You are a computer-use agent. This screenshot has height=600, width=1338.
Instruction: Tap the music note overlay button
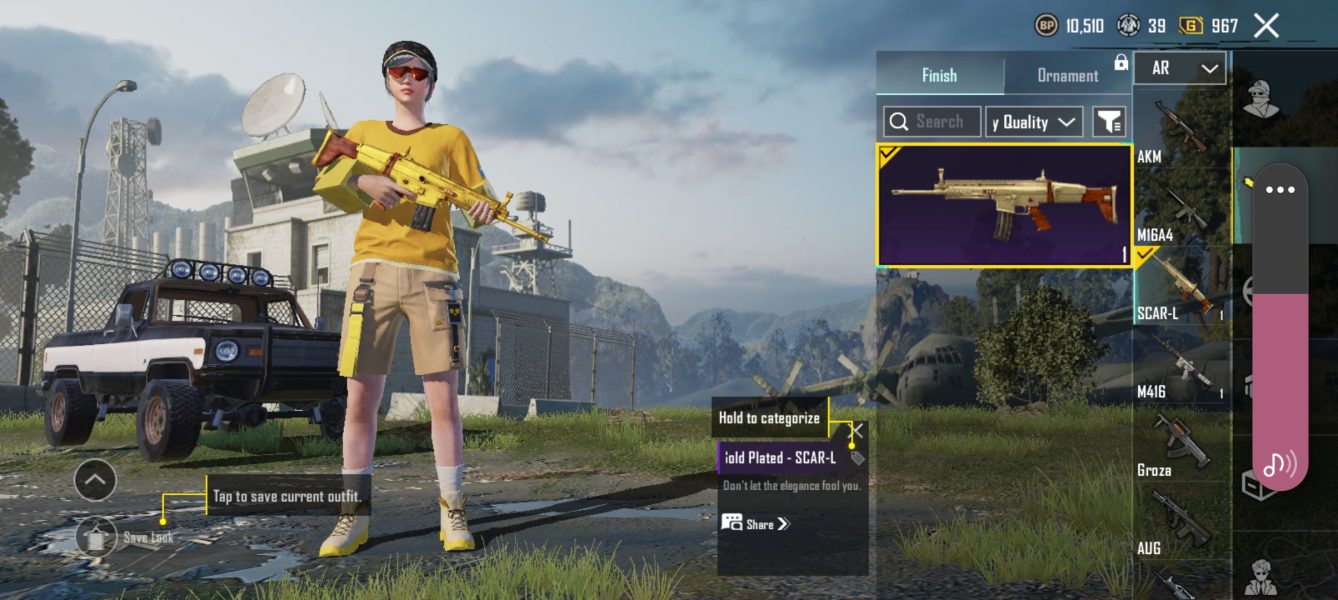[1279, 464]
